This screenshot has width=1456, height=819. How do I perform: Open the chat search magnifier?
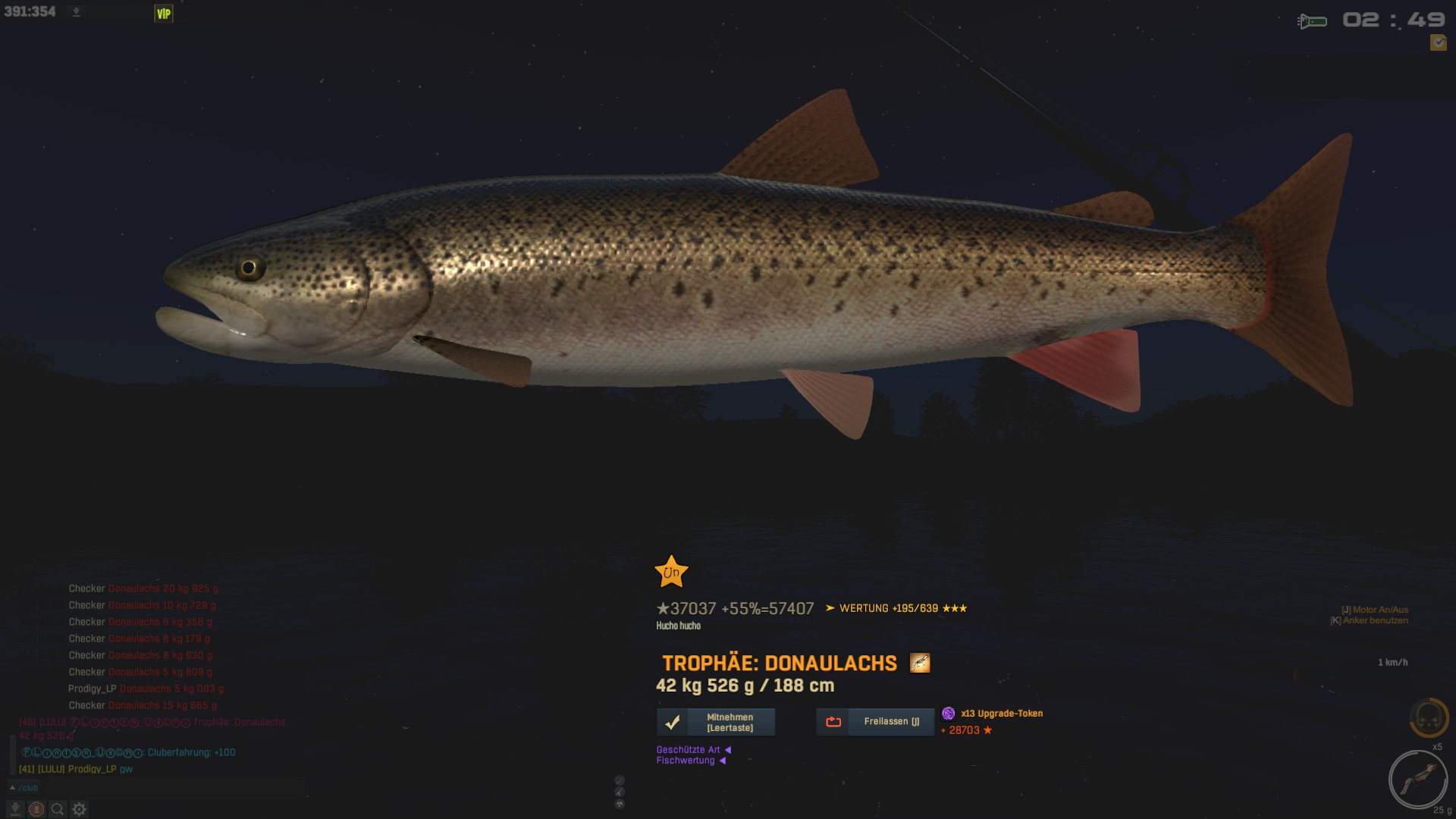(x=58, y=809)
